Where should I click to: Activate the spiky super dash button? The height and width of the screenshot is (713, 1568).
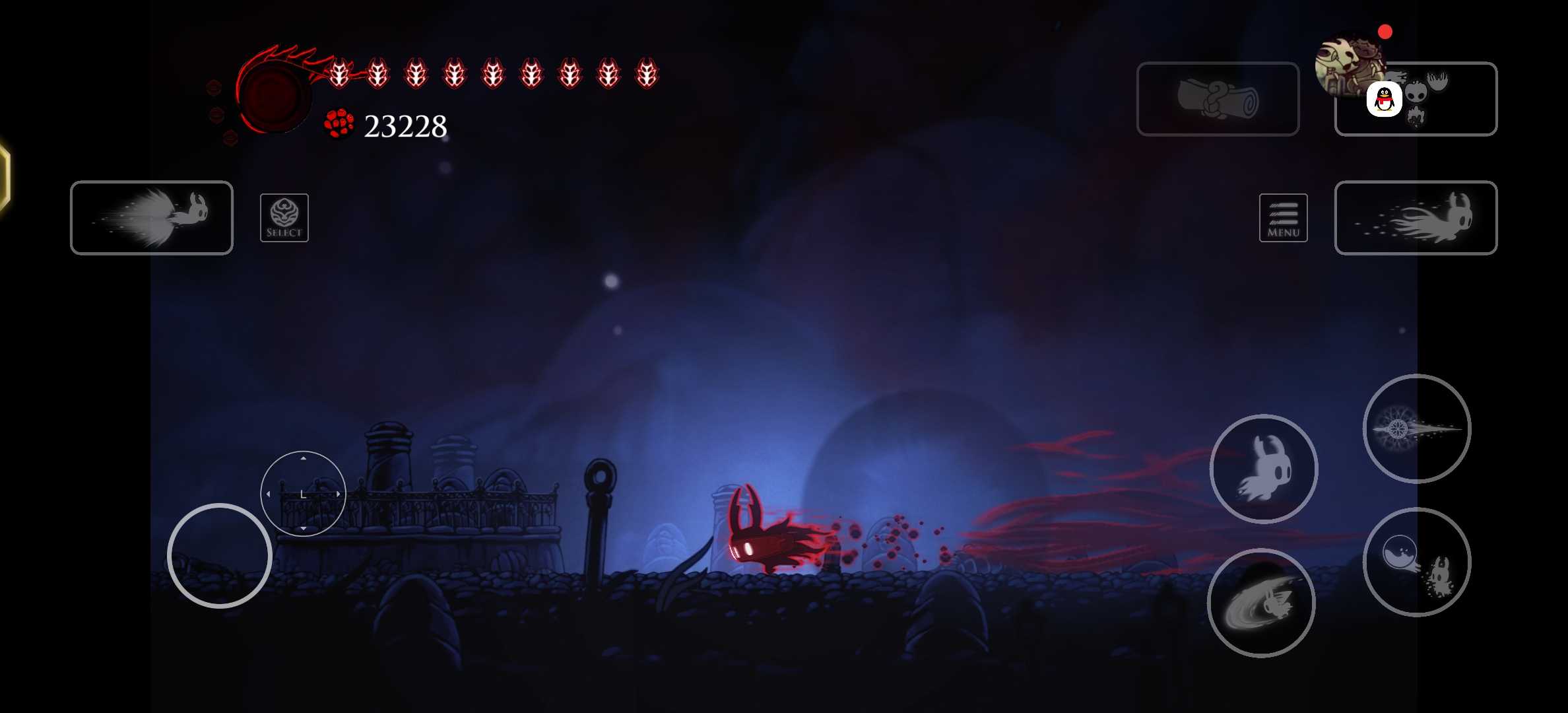coord(152,217)
